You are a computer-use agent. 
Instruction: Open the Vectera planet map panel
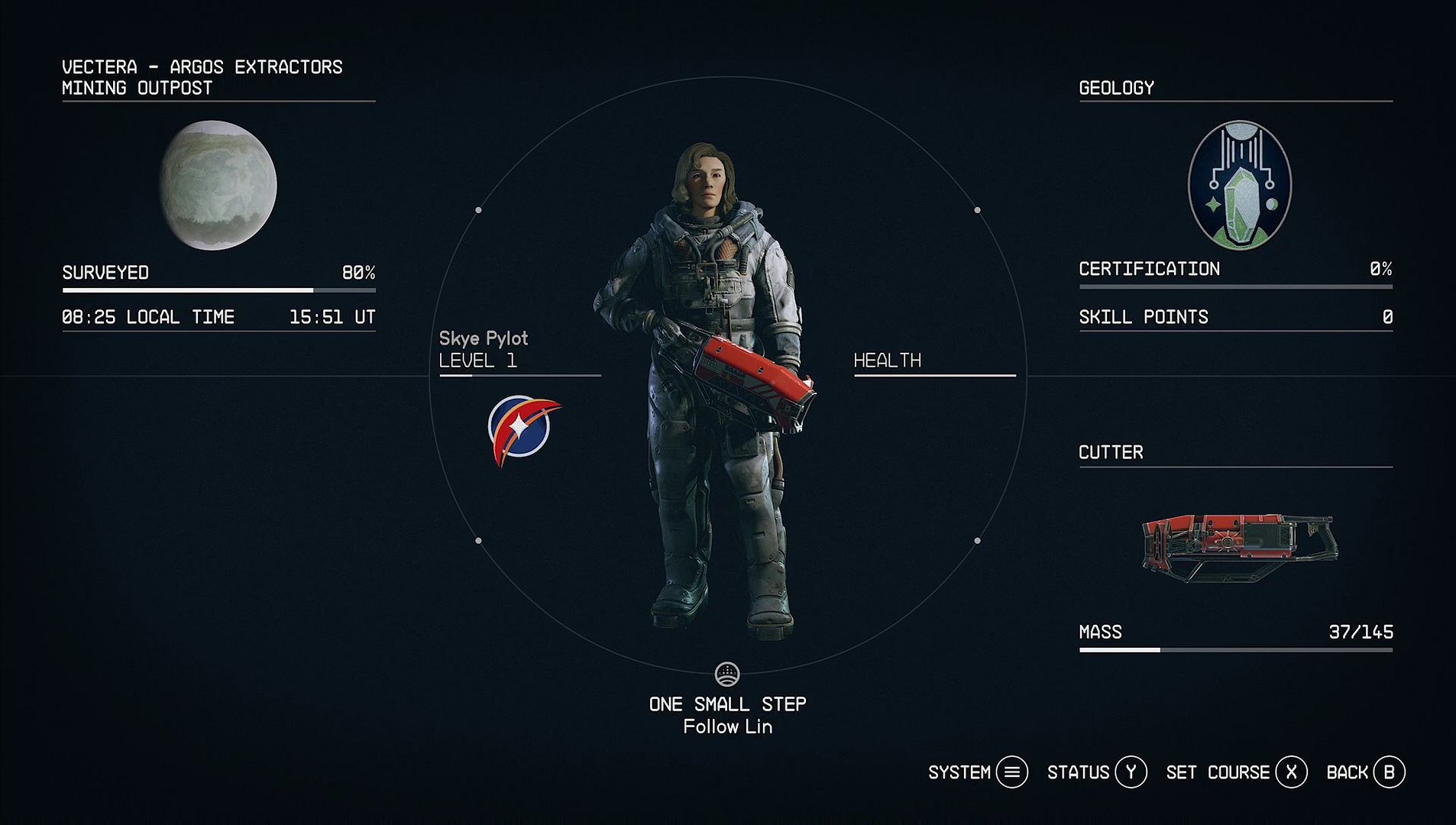218,186
